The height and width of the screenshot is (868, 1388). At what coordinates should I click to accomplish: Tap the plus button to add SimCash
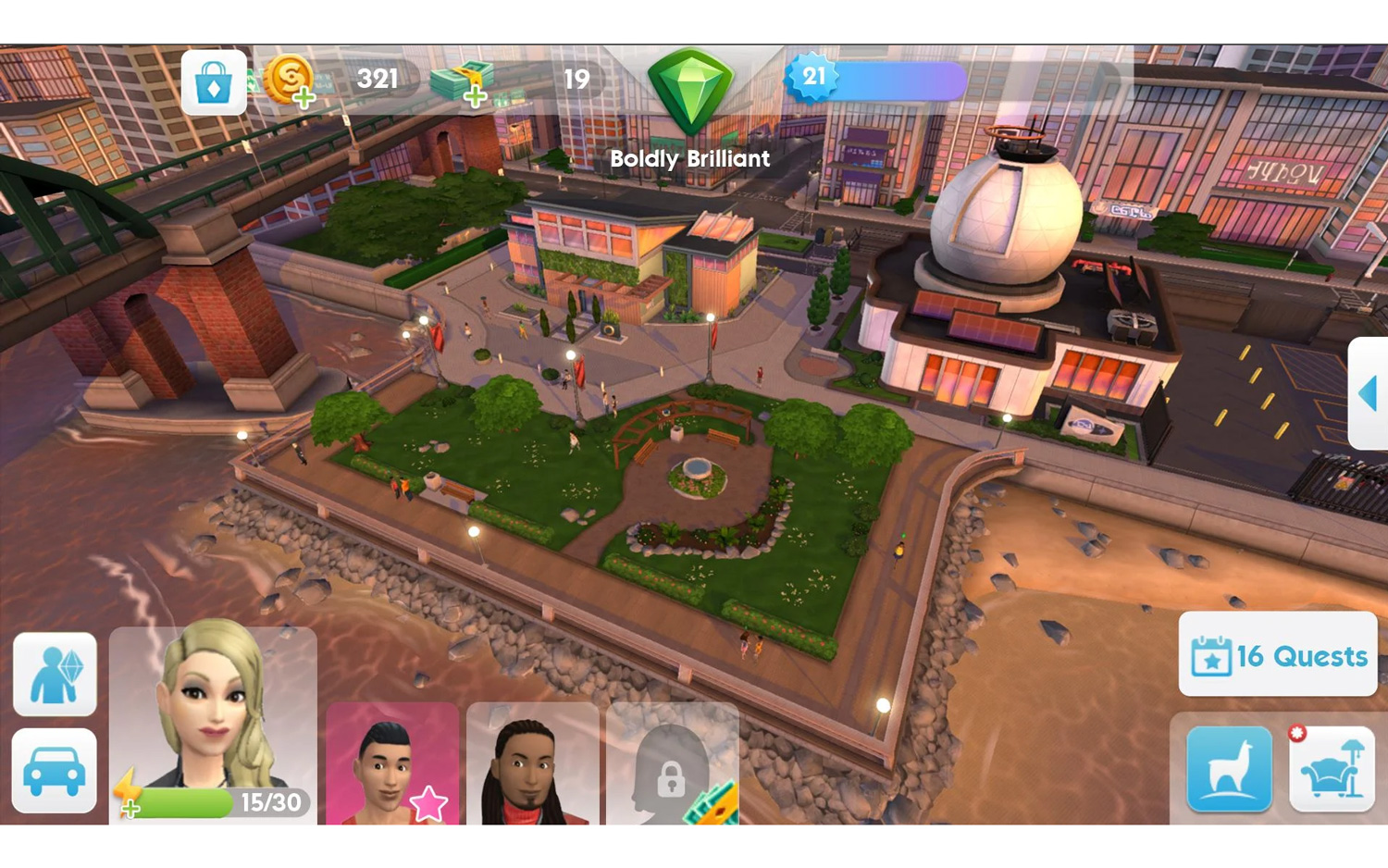(x=474, y=99)
